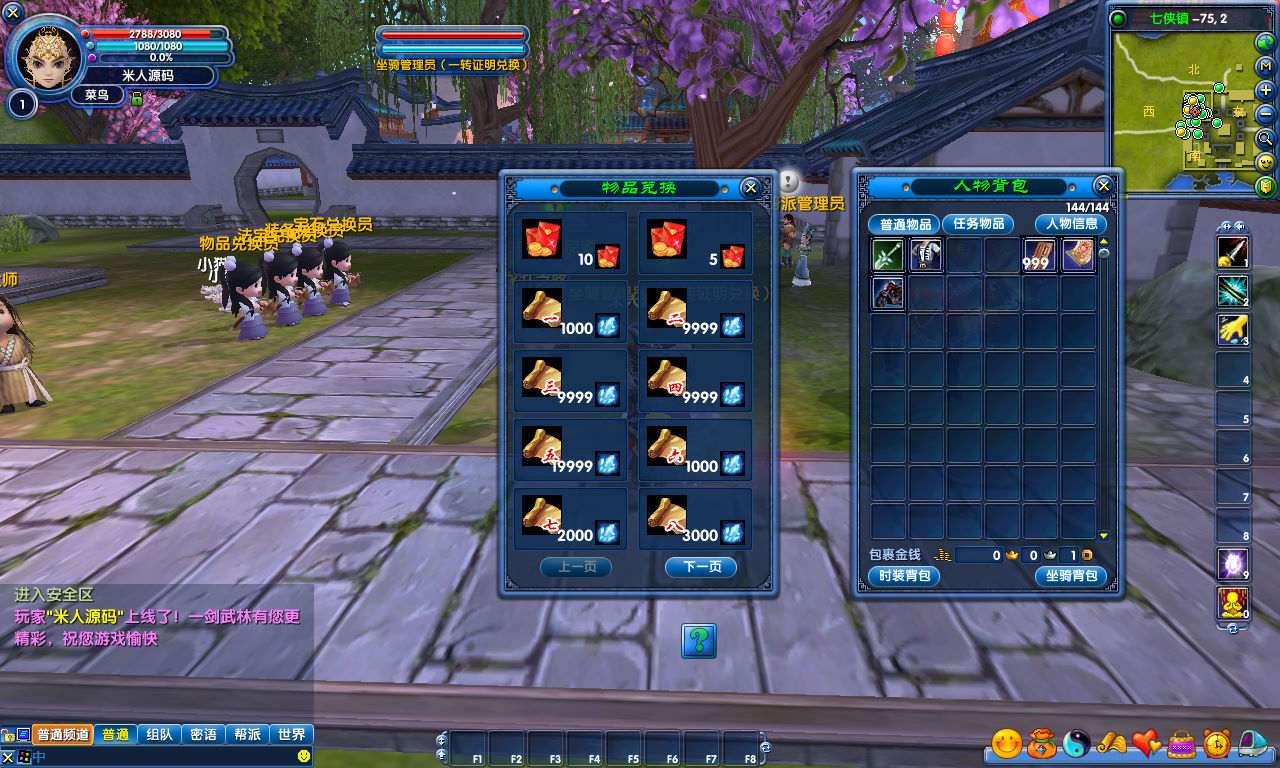Open the 时装背包 costume bag
This screenshot has height=768, width=1280.
904,576
